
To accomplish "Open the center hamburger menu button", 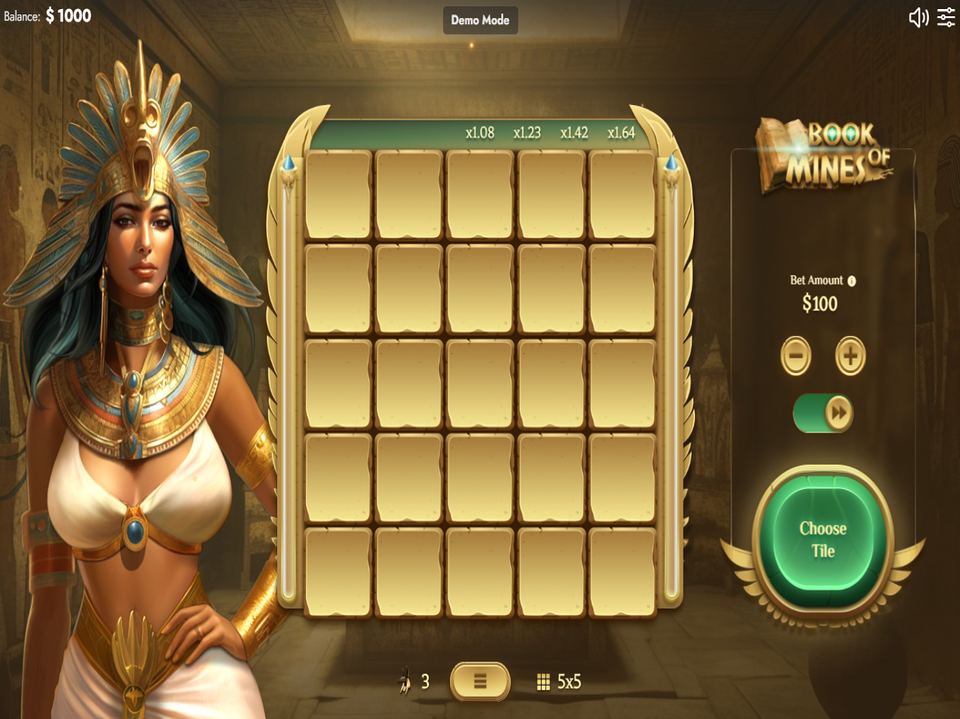I will 480,681.
